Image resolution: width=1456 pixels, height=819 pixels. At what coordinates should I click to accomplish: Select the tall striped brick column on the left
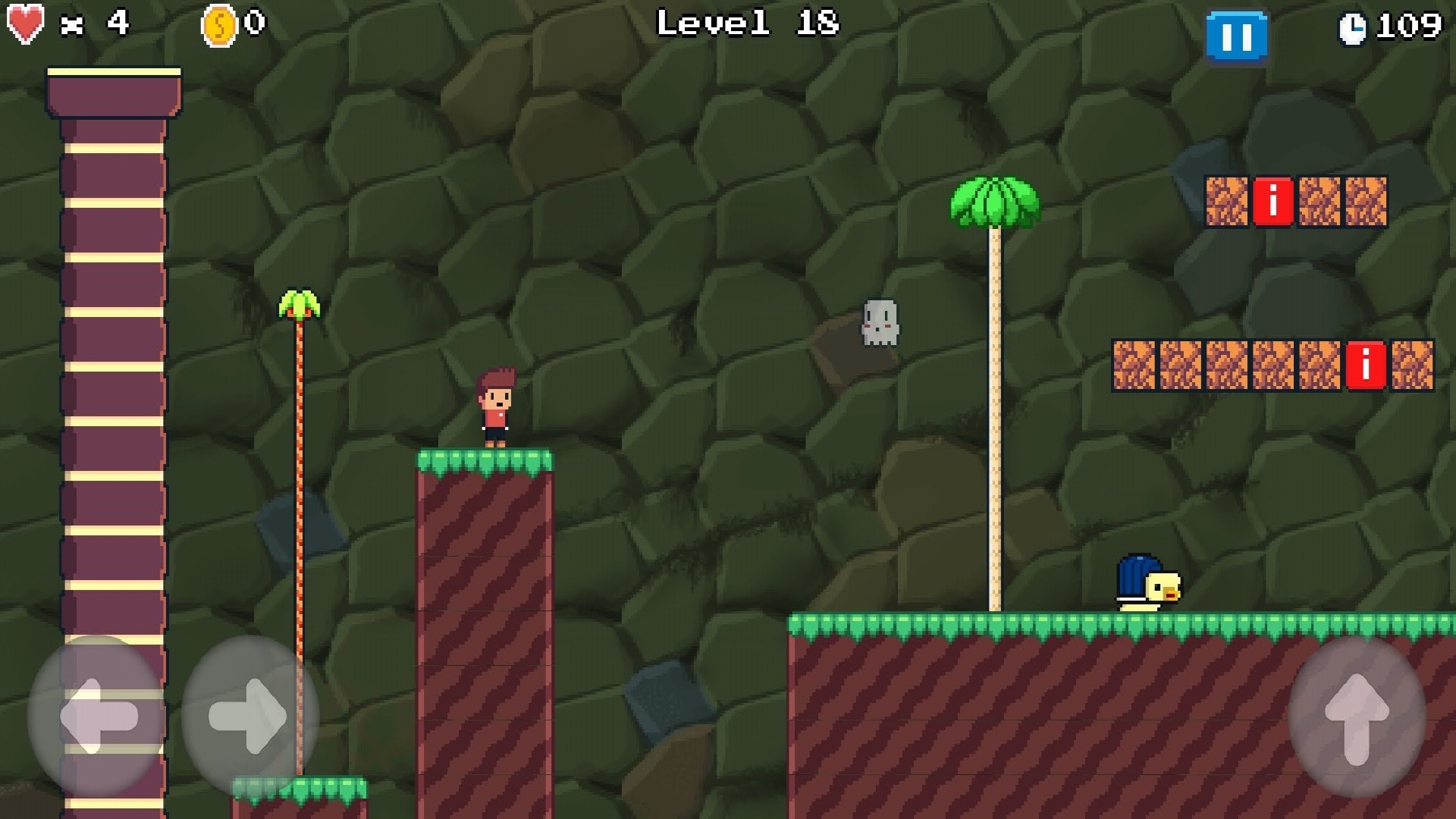[x=114, y=379]
